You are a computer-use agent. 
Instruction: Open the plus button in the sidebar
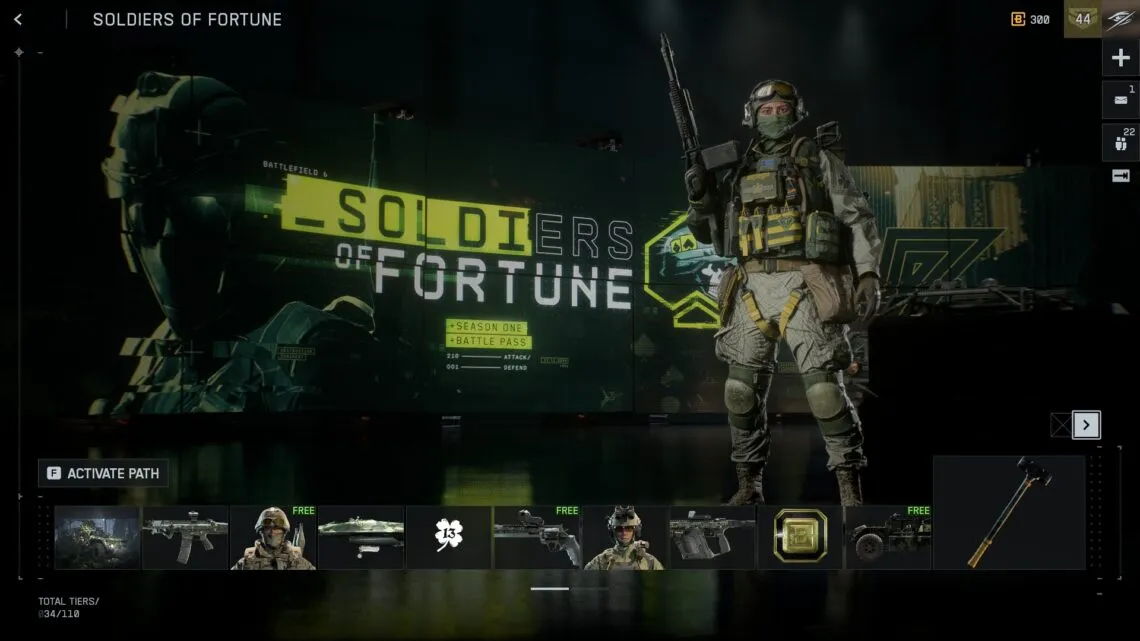tap(1121, 58)
